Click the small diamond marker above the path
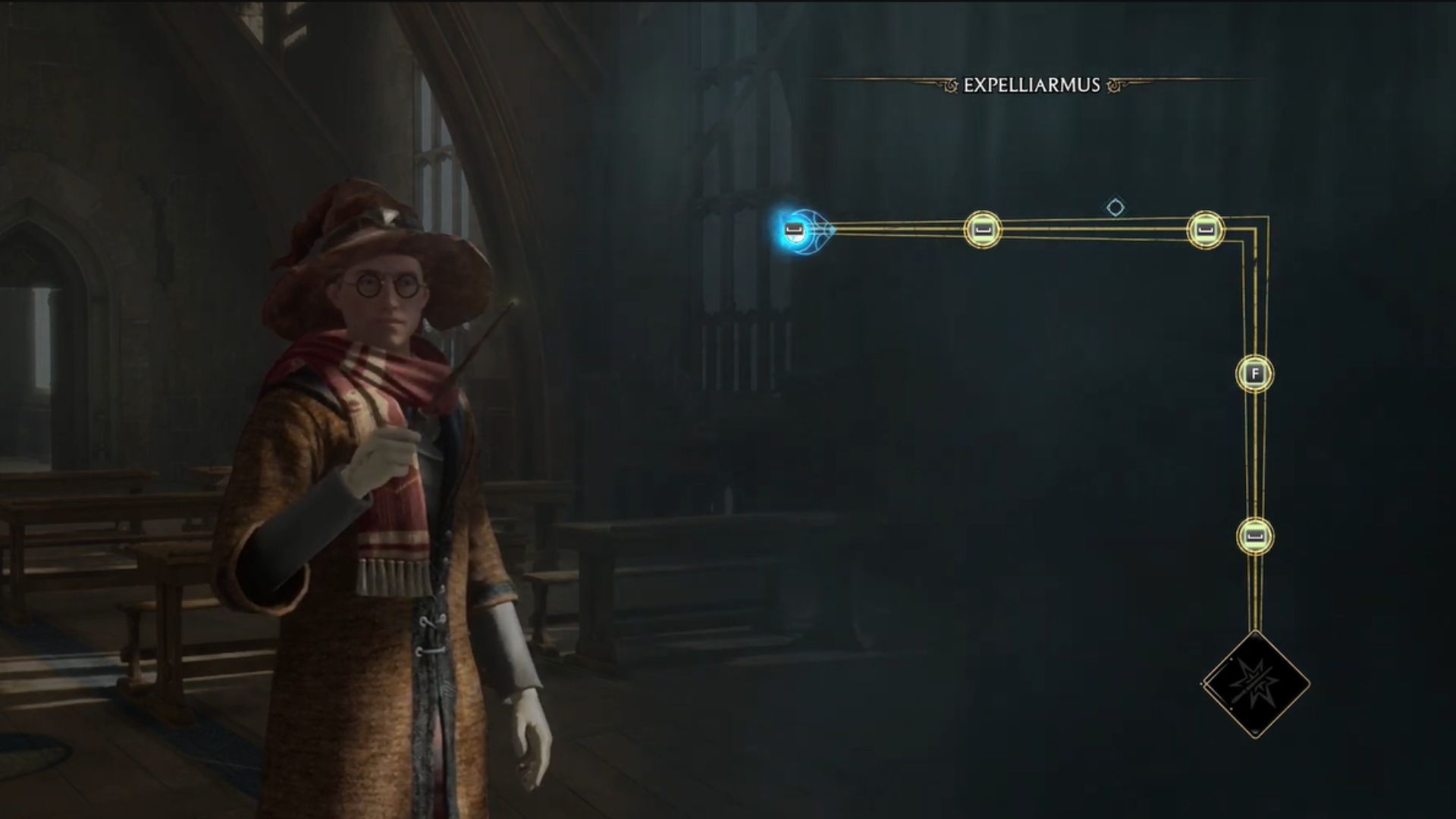The image size is (1456, 819). pyautogui.click(x=1115, y=207)
